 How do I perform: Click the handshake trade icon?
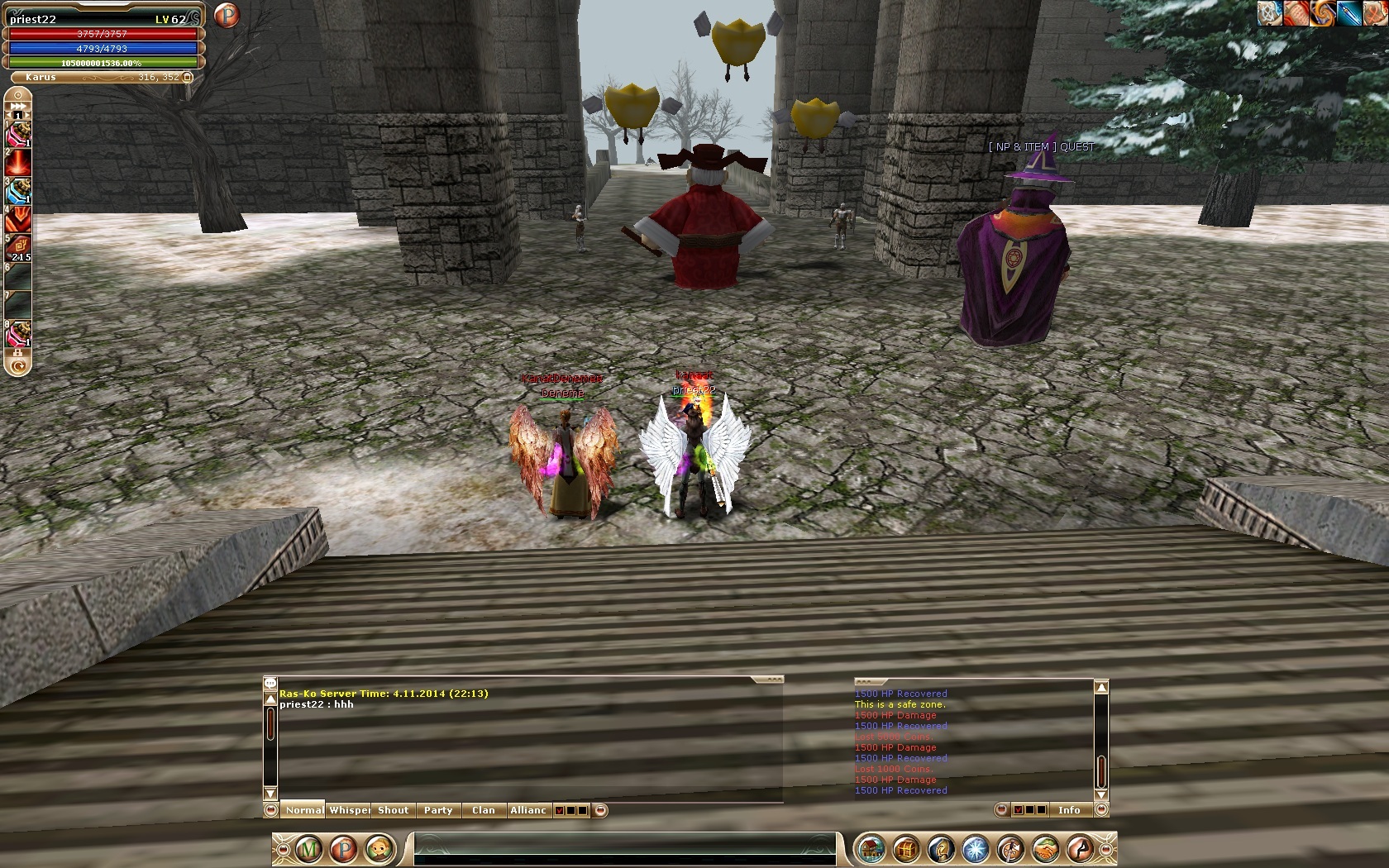1045,849
